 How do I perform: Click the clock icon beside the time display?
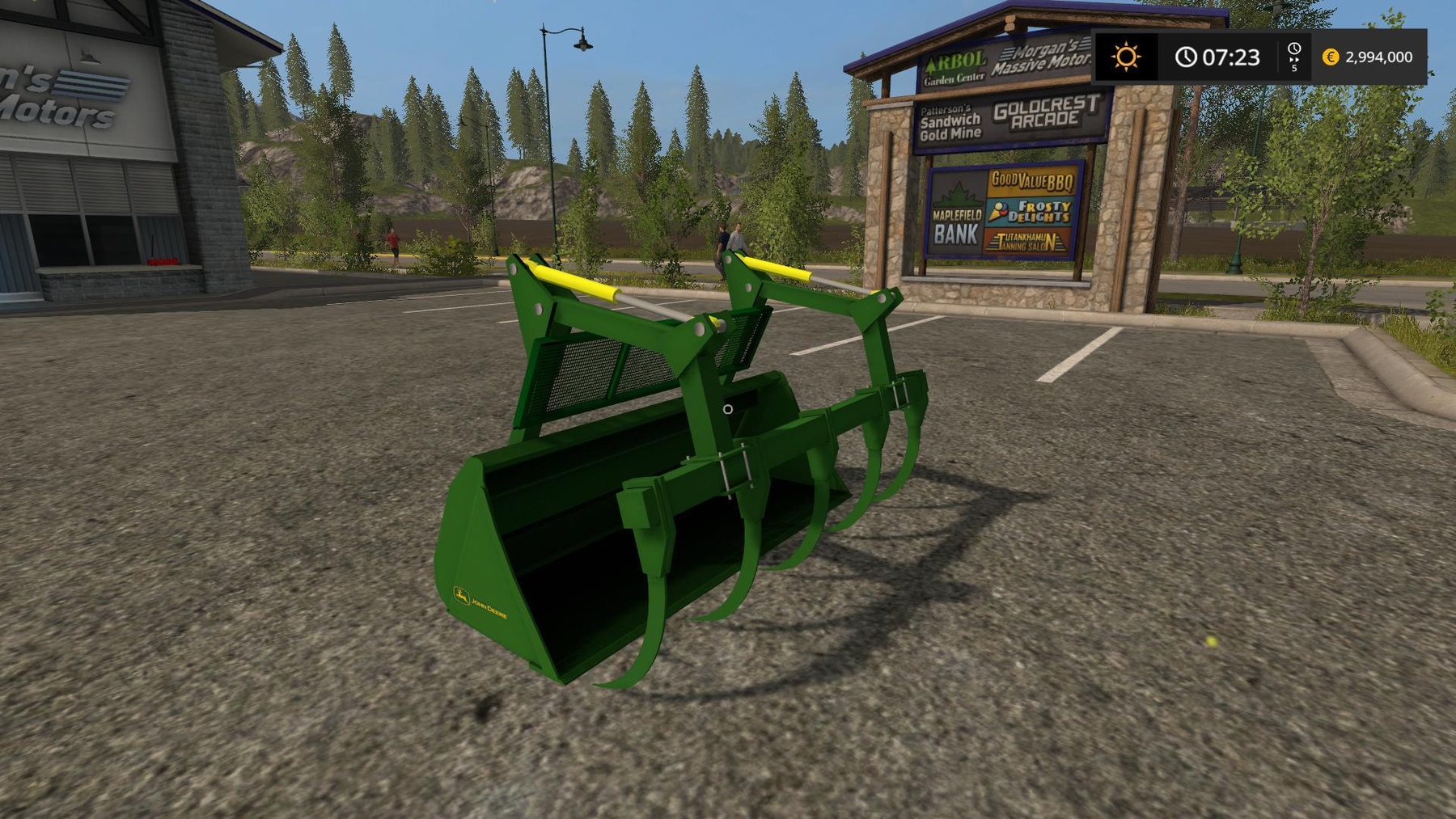[x=1186, y=57]
